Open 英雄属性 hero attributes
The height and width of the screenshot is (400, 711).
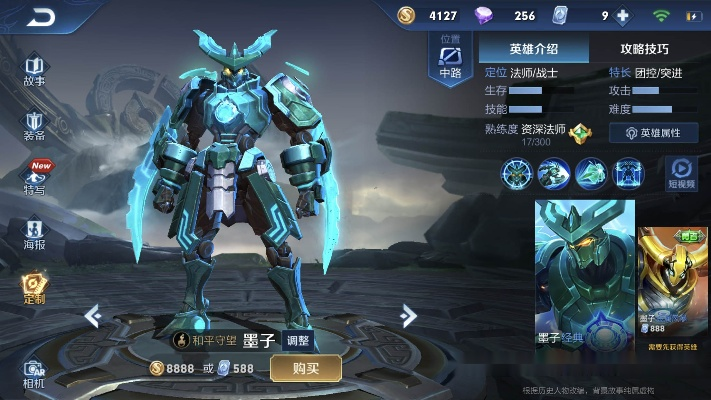(653, 132)
